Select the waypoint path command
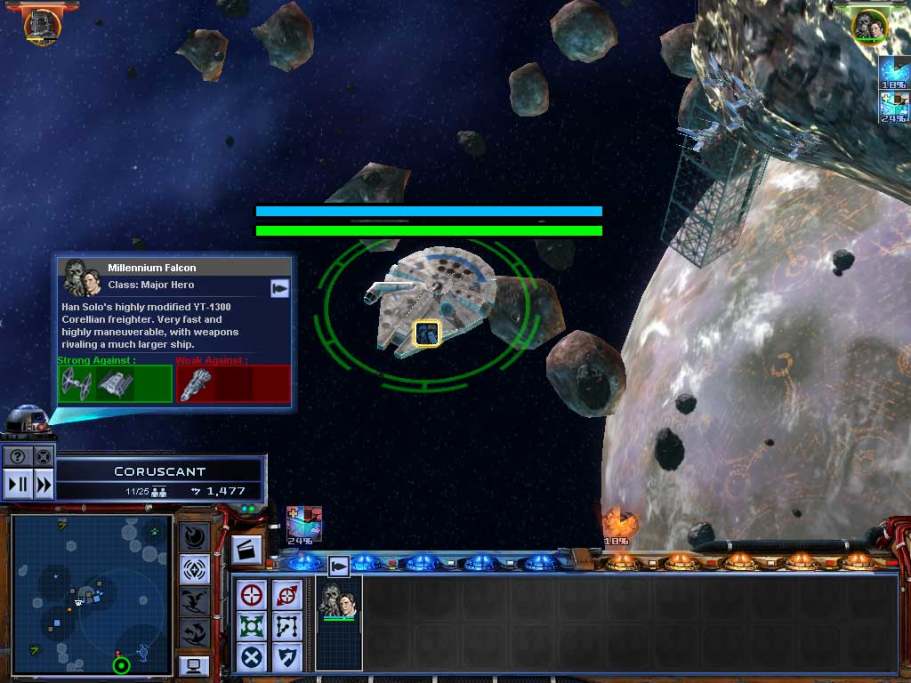 coord(287,626)
